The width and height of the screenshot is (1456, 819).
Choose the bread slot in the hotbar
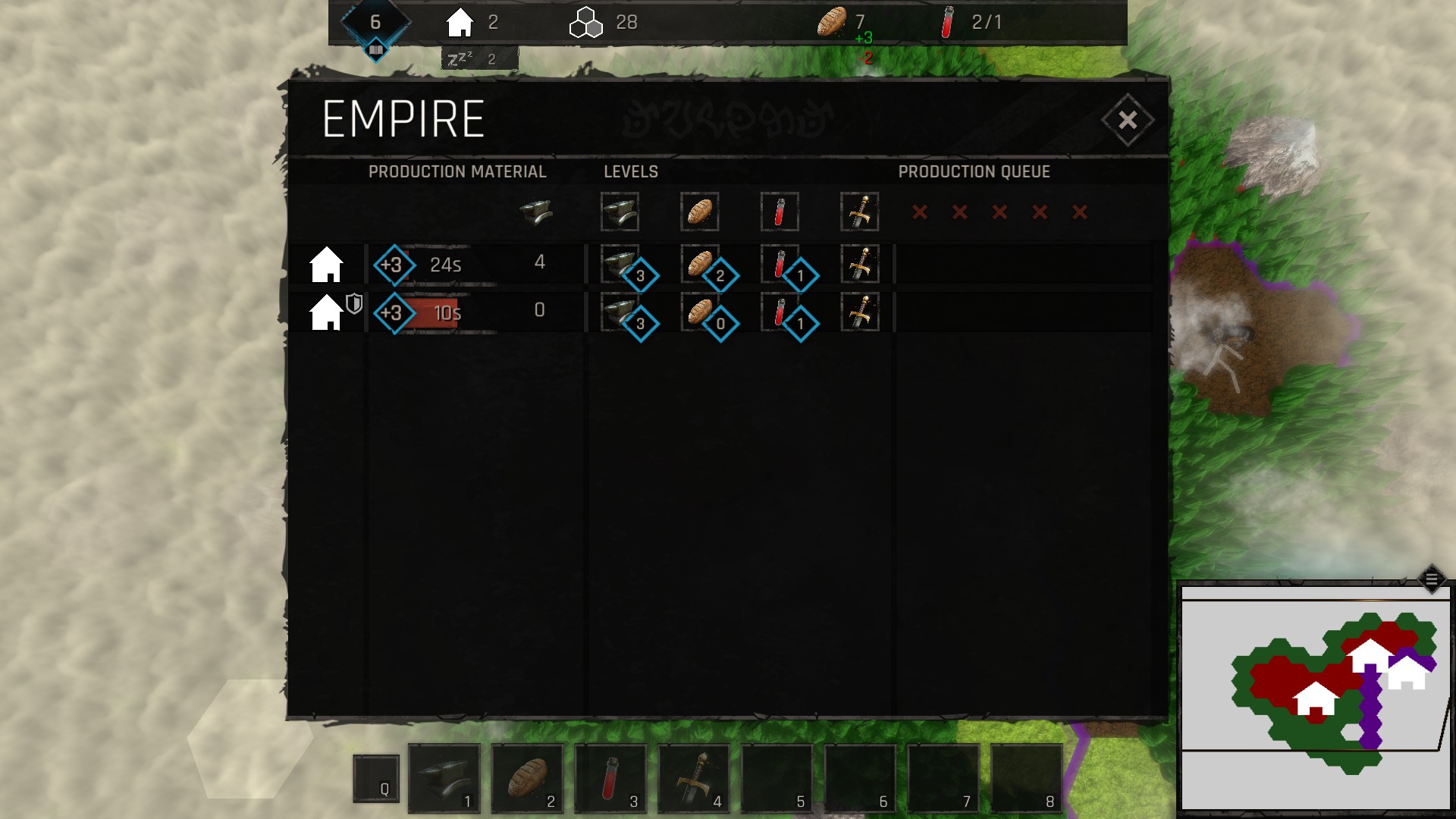coord(528,778)
